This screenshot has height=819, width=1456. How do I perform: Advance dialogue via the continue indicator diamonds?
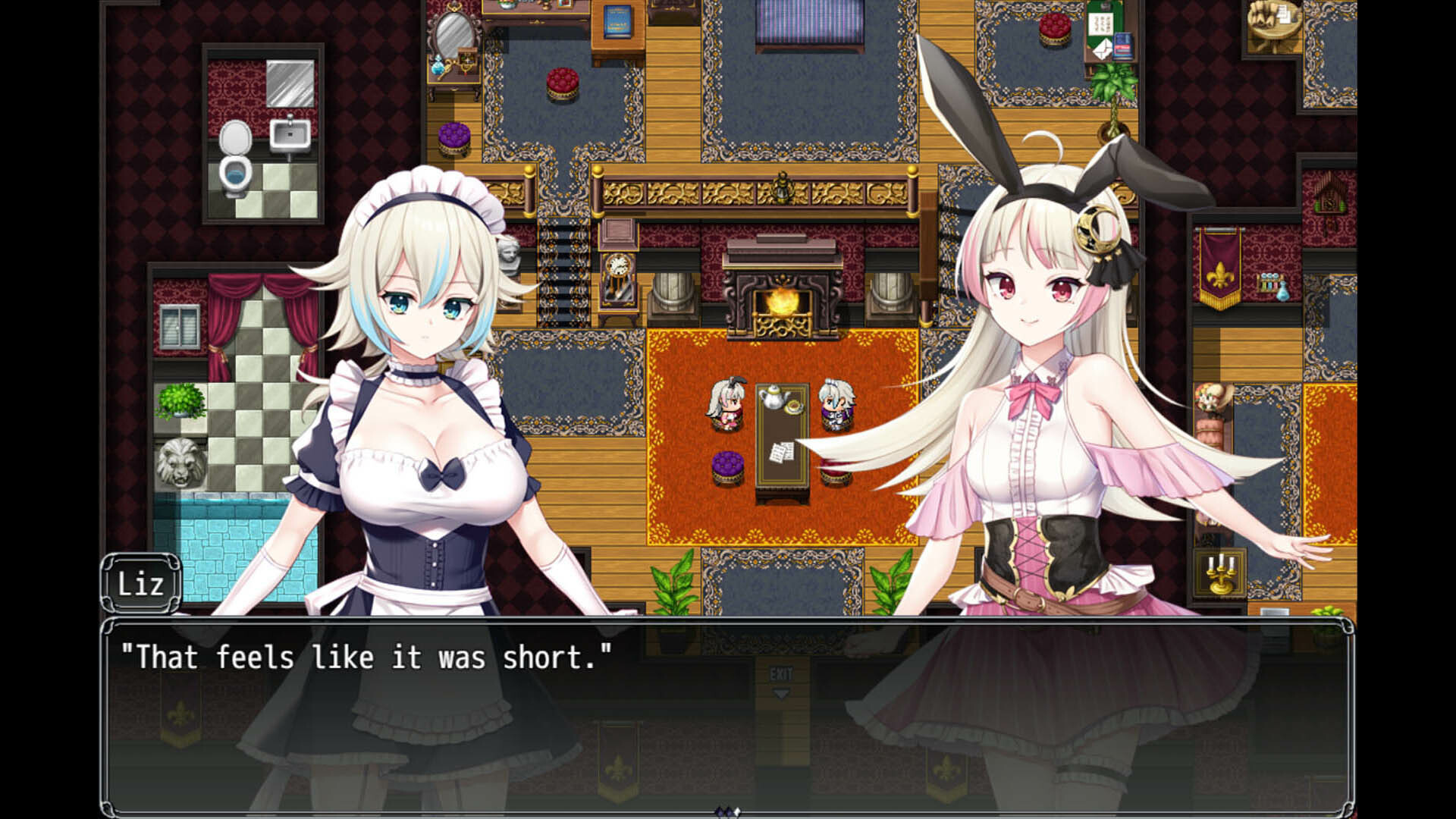coord(726,813)
